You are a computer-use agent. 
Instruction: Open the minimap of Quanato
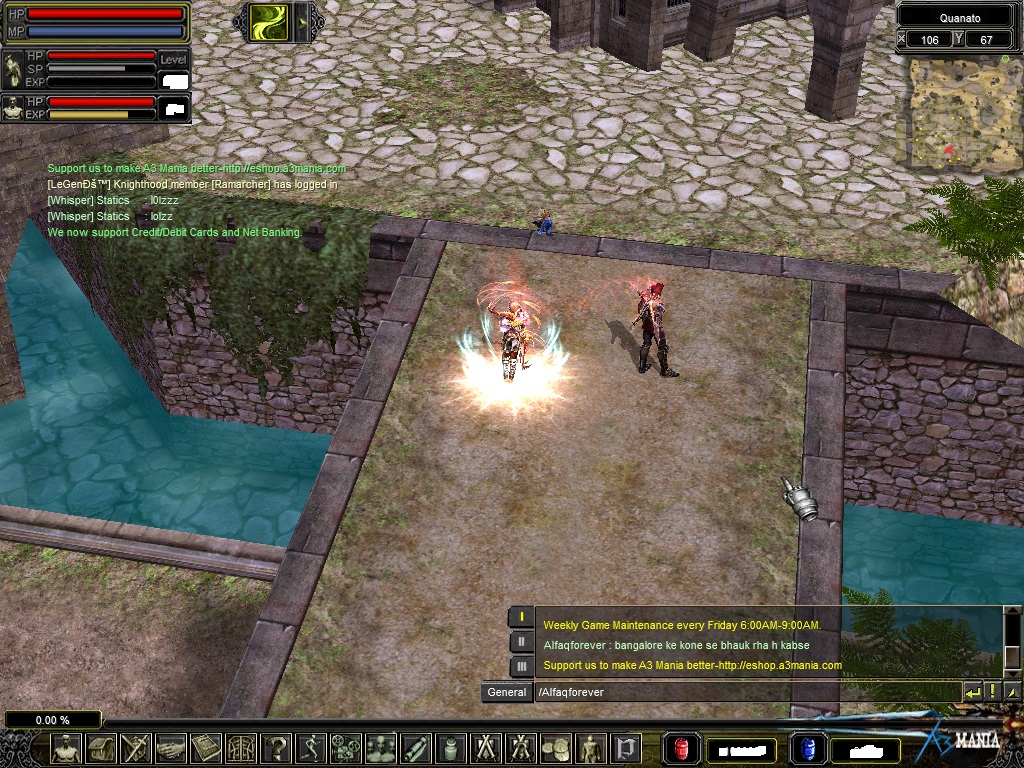click(x=957, y=112)
